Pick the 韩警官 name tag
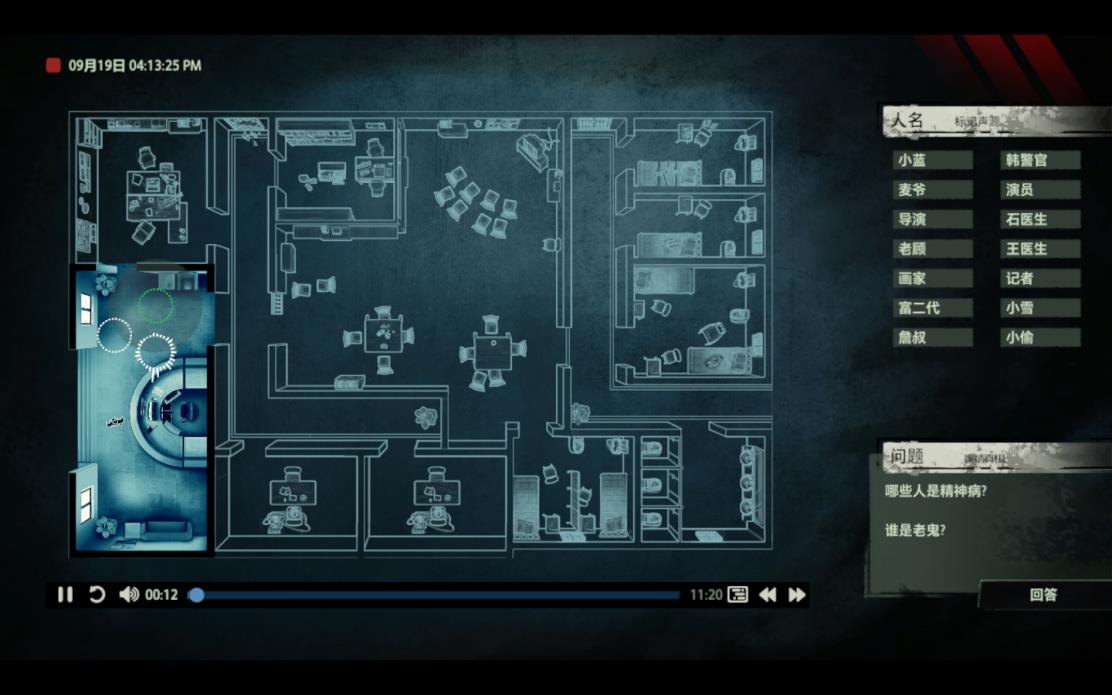The image size is (1112, 695). (1040, 160)
